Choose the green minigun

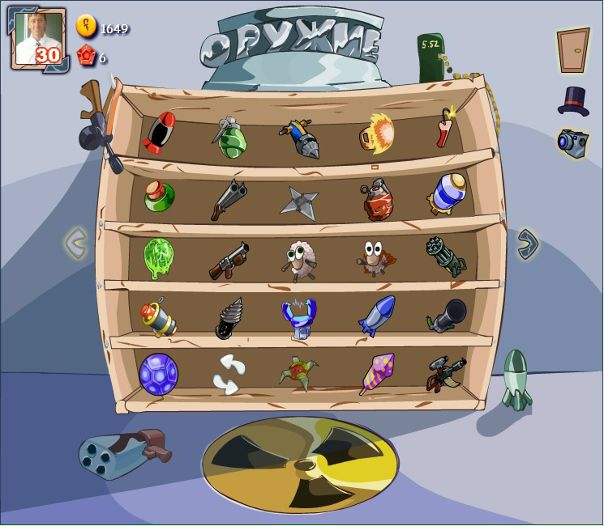(x=445, y=256)
